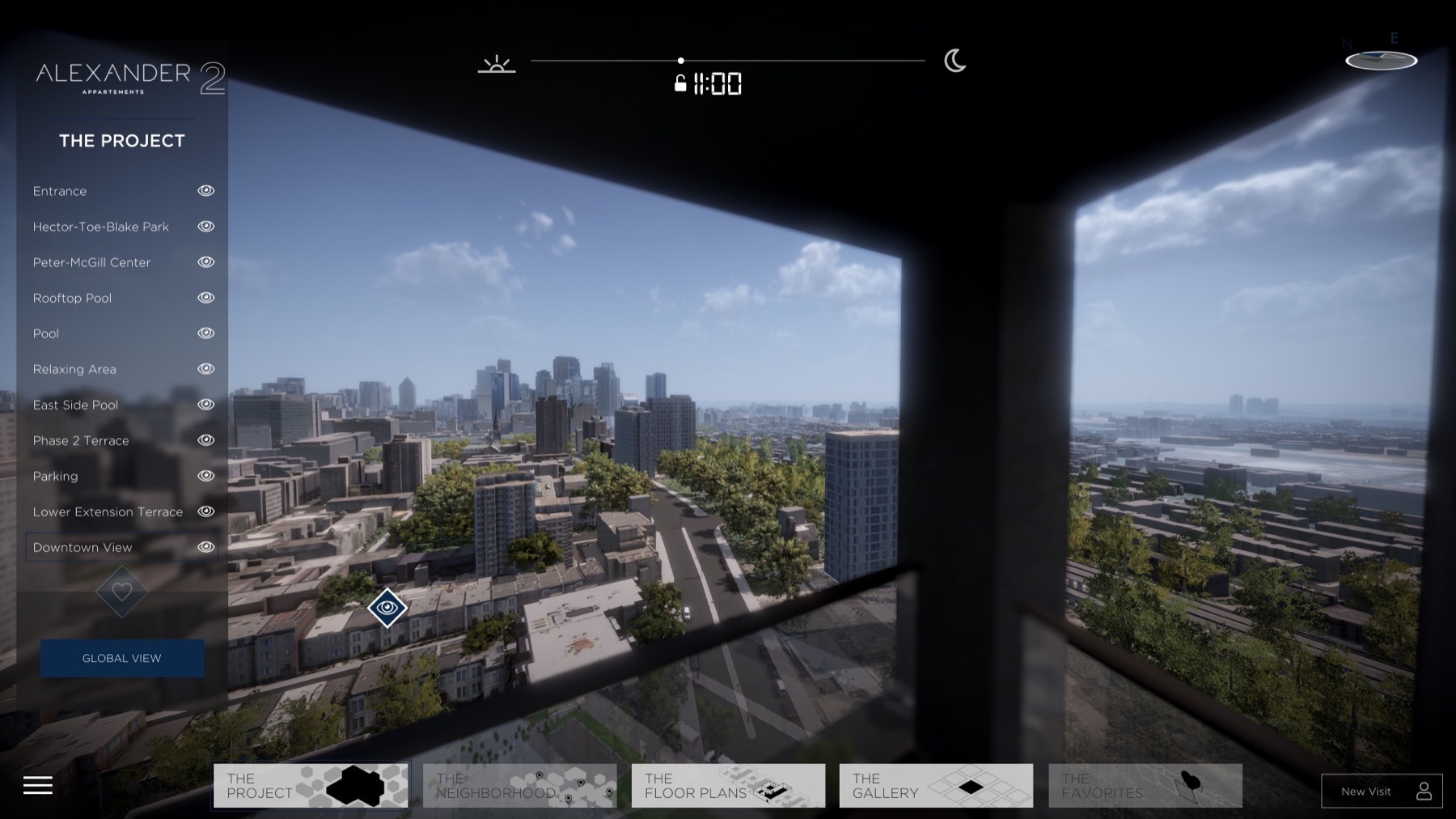Select the Downtown View entry
The width and height of the screenshot is (1456, 819).
coord(83,547)
